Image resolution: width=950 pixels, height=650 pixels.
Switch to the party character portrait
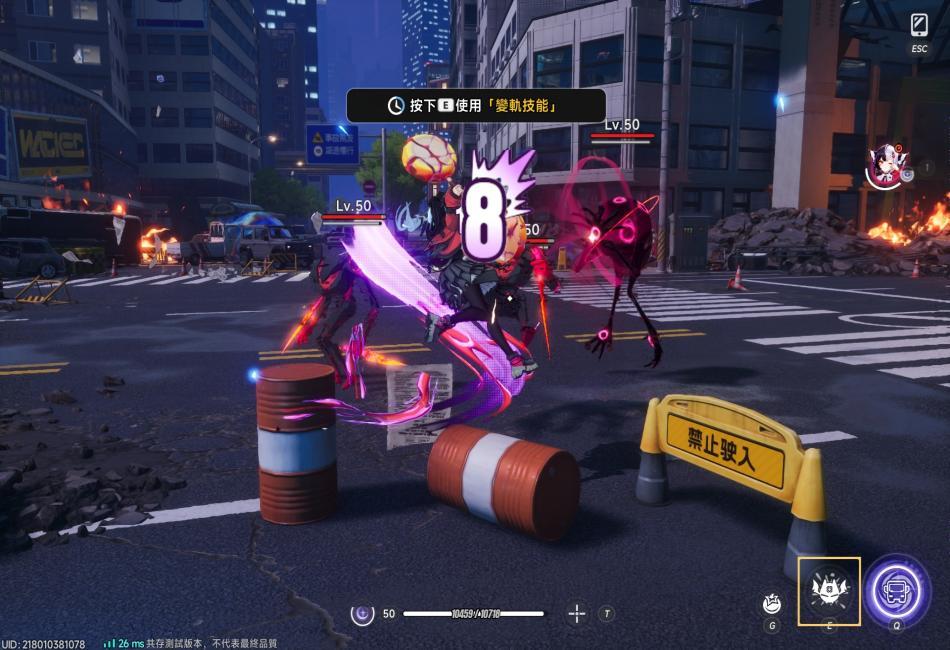[885, 166]
